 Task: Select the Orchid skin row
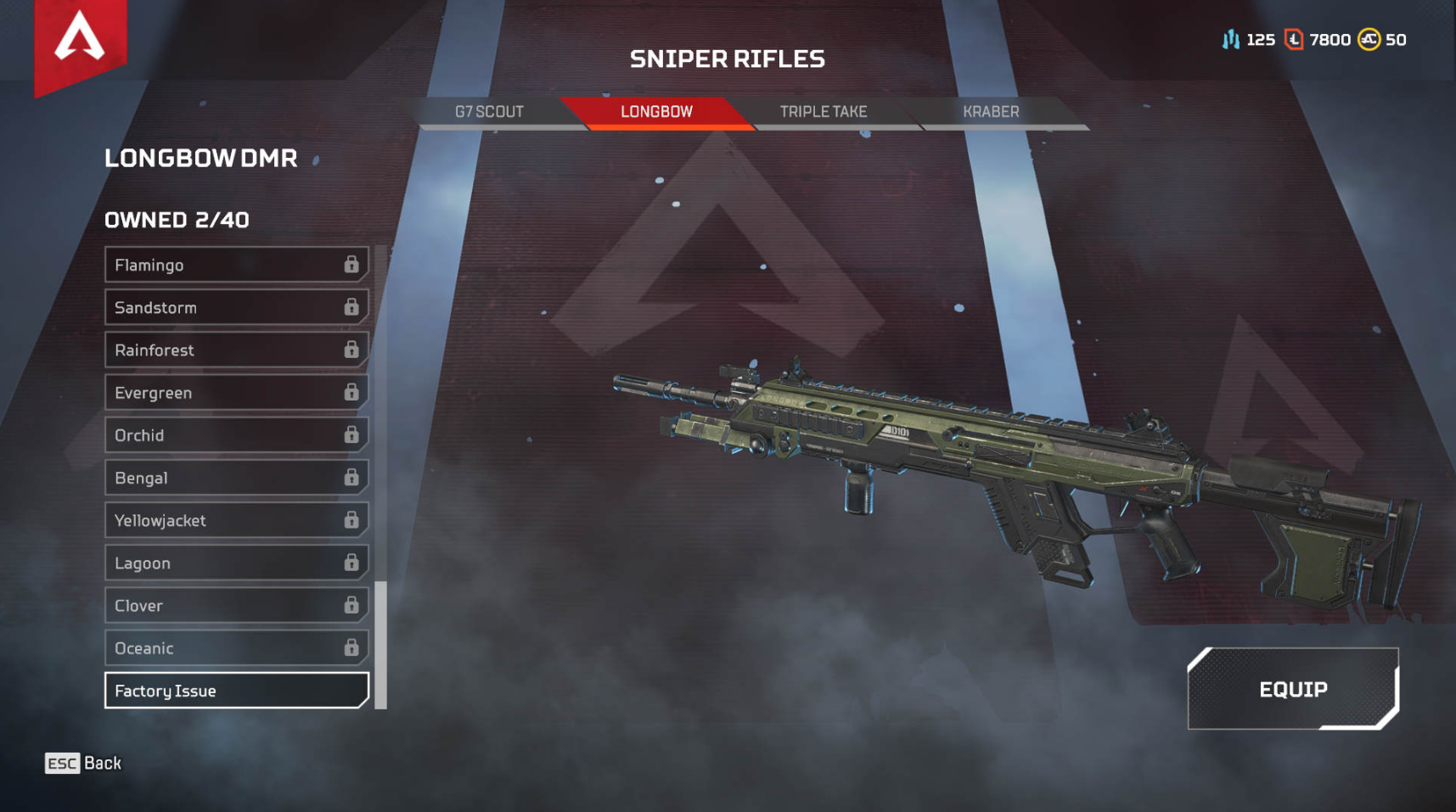coord(236,435)
